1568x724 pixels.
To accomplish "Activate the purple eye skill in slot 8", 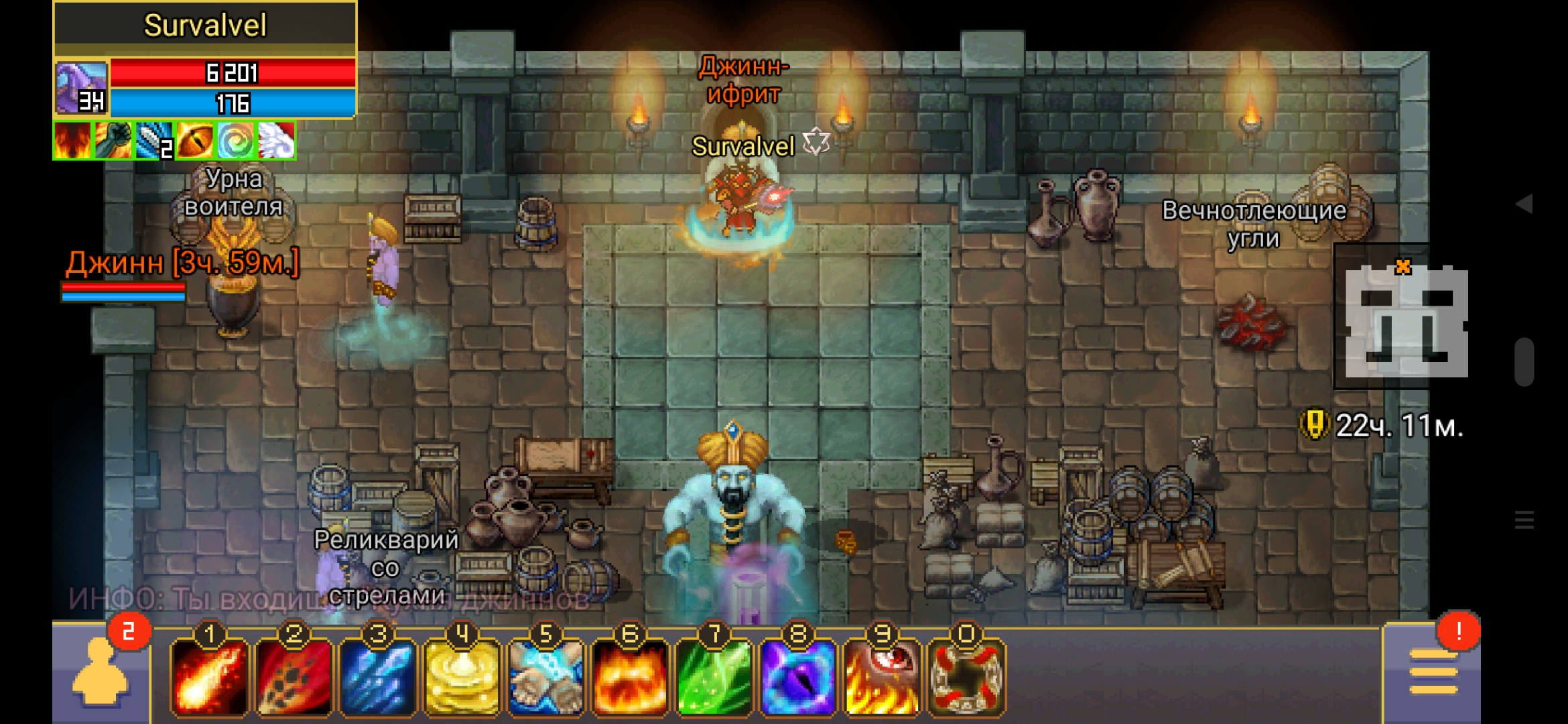I will tap(798, 677).
